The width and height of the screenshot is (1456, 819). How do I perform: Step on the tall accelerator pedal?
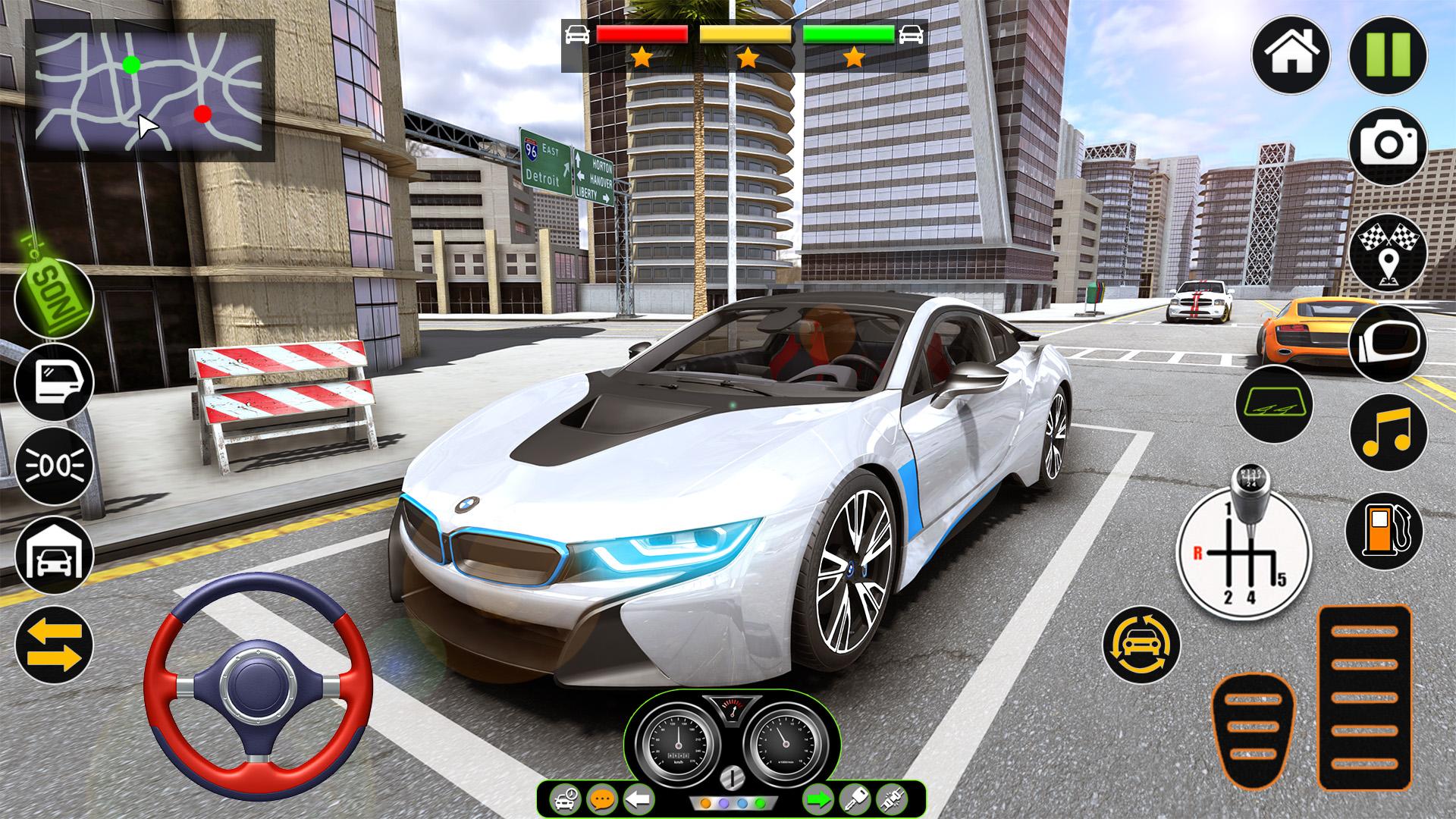(x=1364, y=698)
